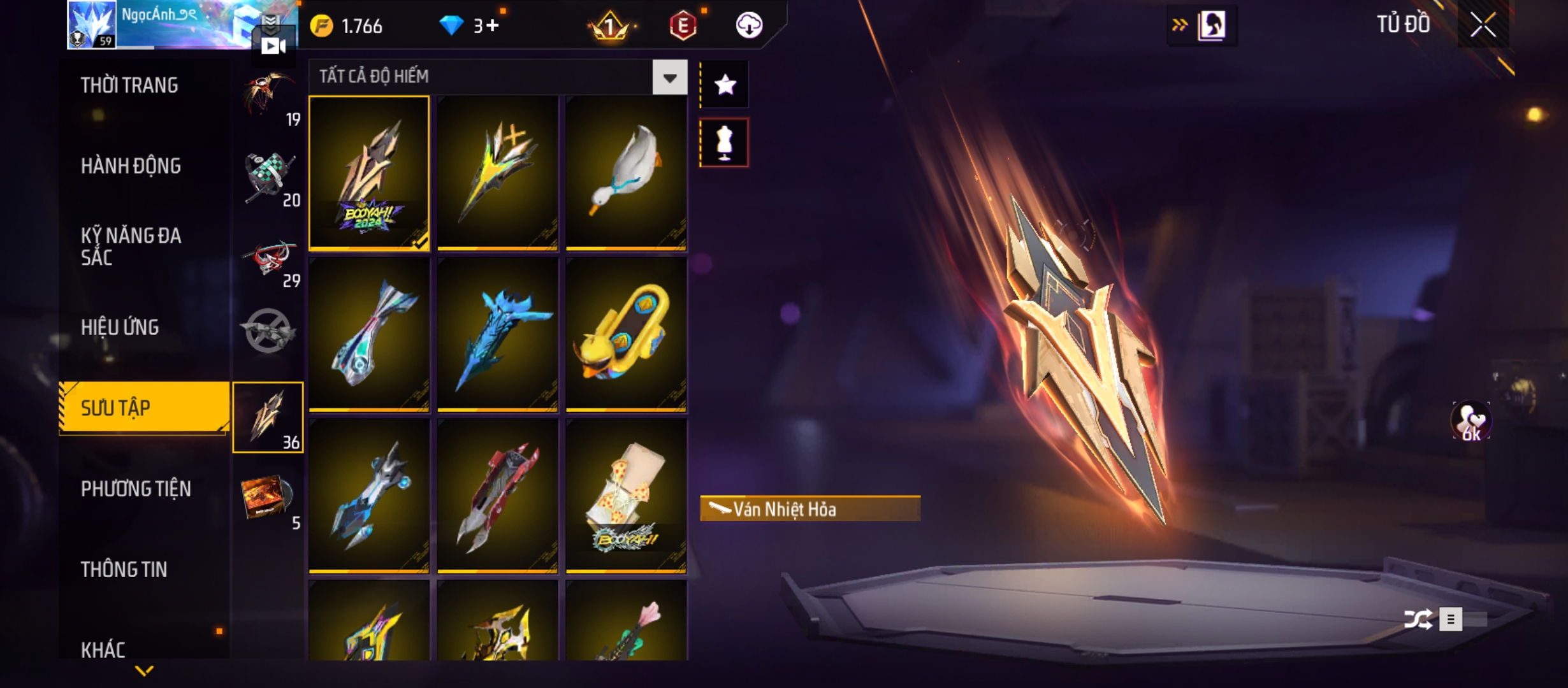Select the Kỹ Năng Đa Sắc tab
1568x688 pixels.
131,247
